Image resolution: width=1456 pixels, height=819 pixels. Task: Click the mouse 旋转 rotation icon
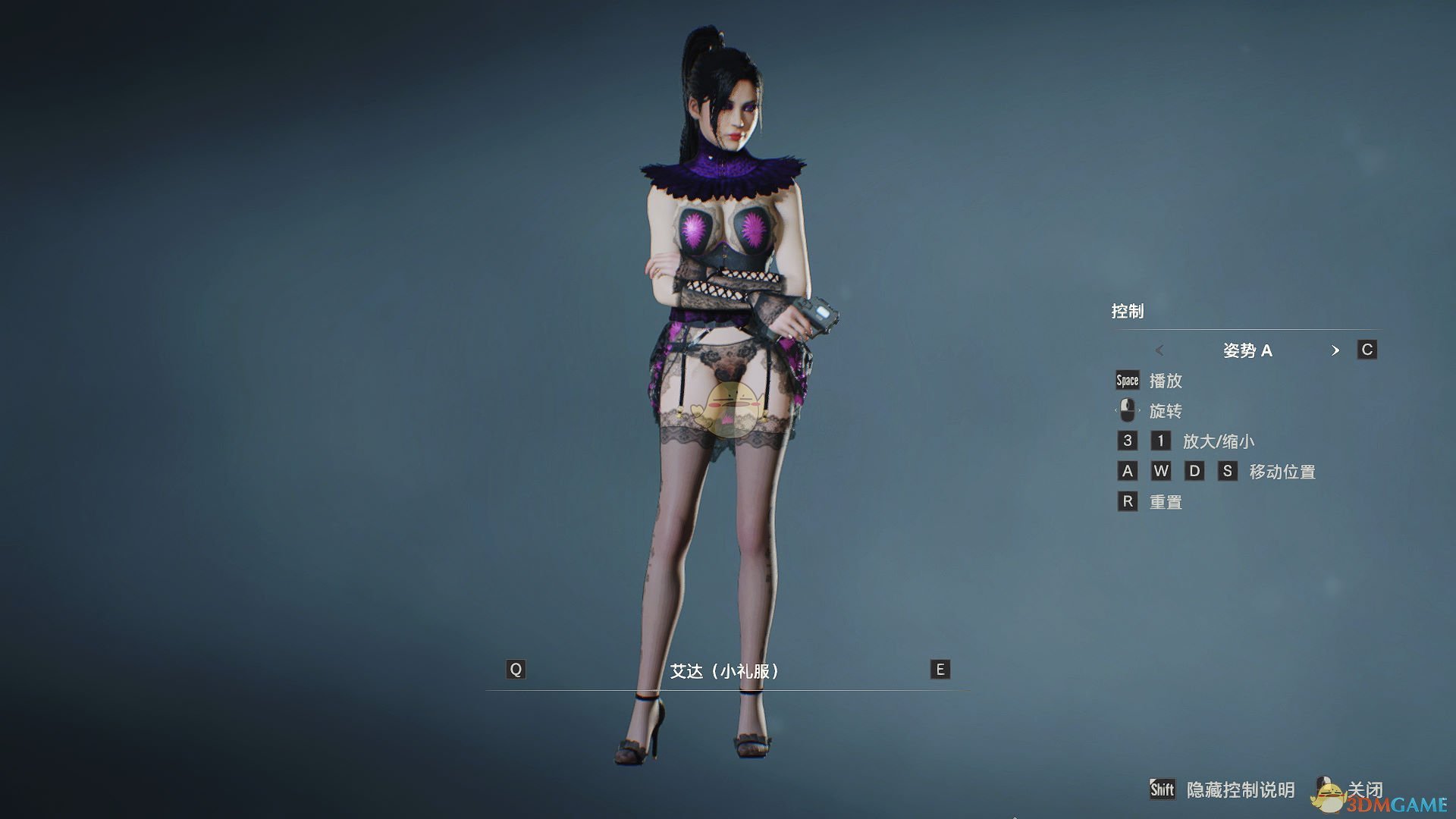coord(1127,410)
